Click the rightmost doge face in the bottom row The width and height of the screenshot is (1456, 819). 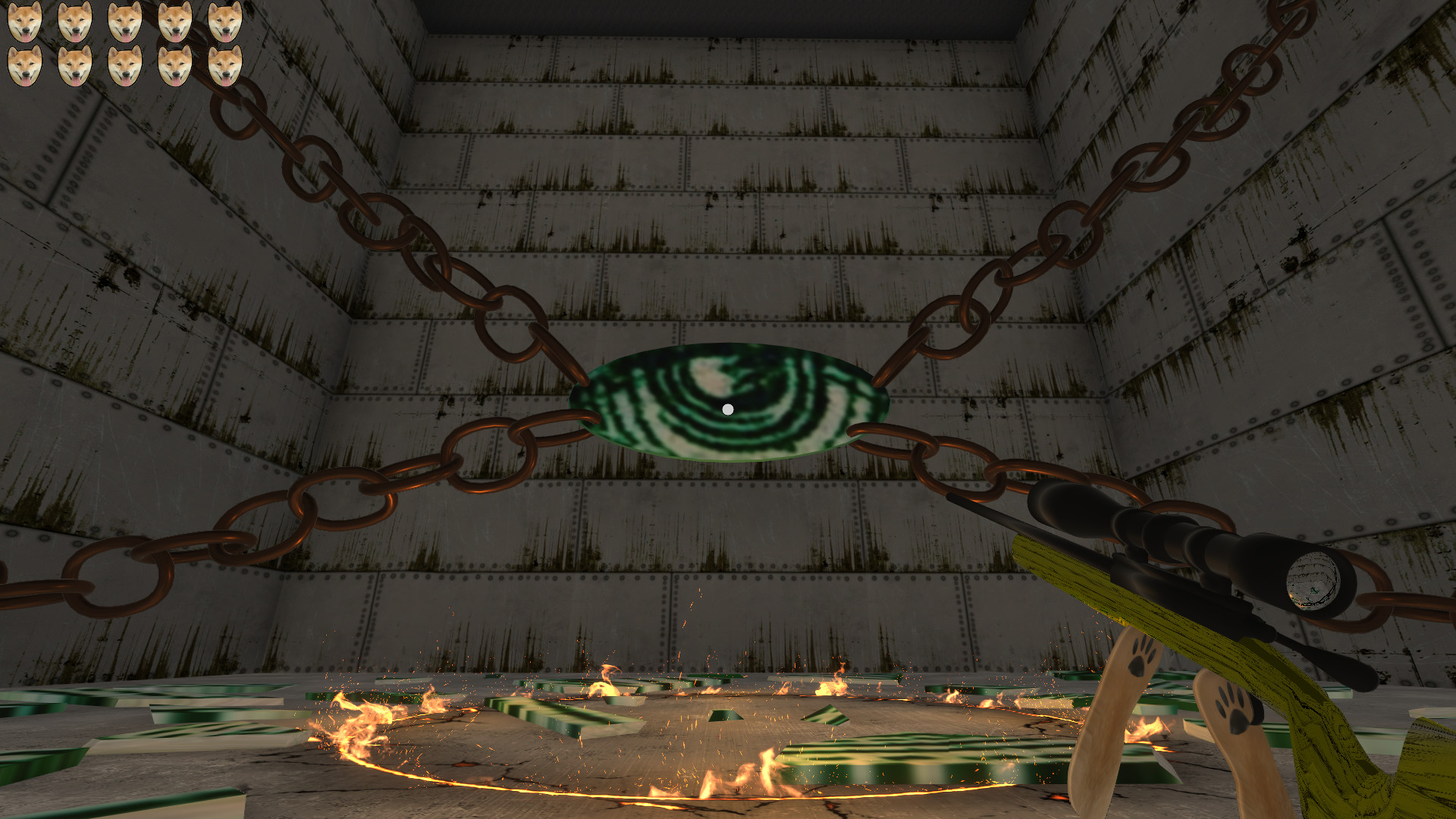pyautogui.click(x=225, y=65)
